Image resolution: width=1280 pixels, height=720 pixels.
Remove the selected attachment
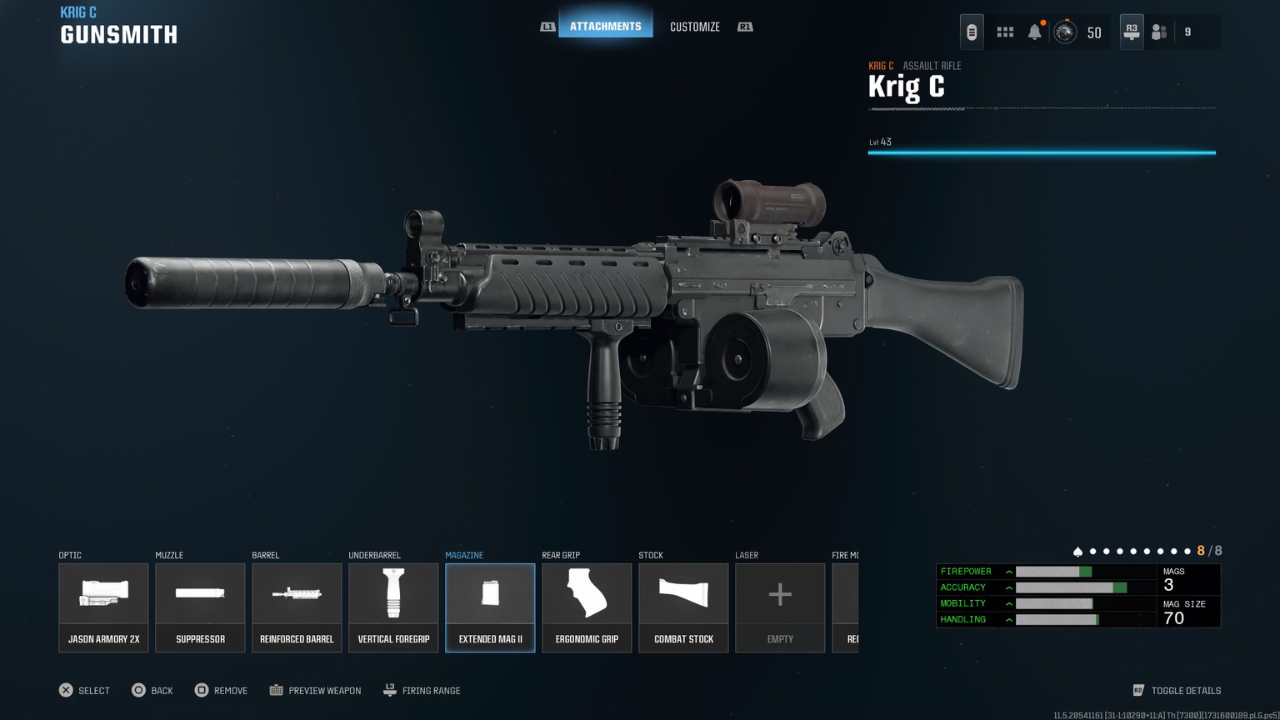(221, 690)
